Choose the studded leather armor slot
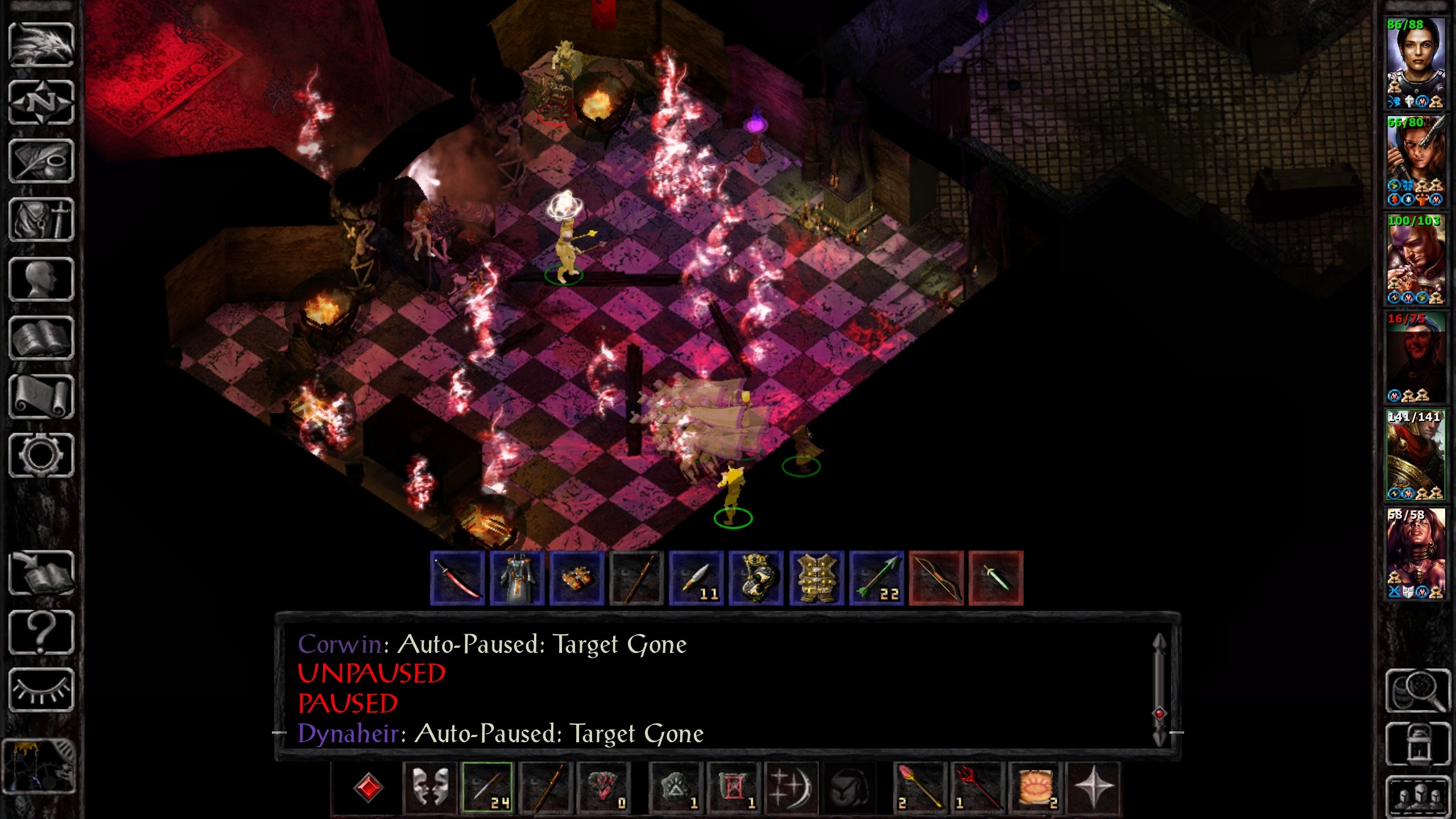The width and height of the screenshot is (1456, 819). (816, 578)
